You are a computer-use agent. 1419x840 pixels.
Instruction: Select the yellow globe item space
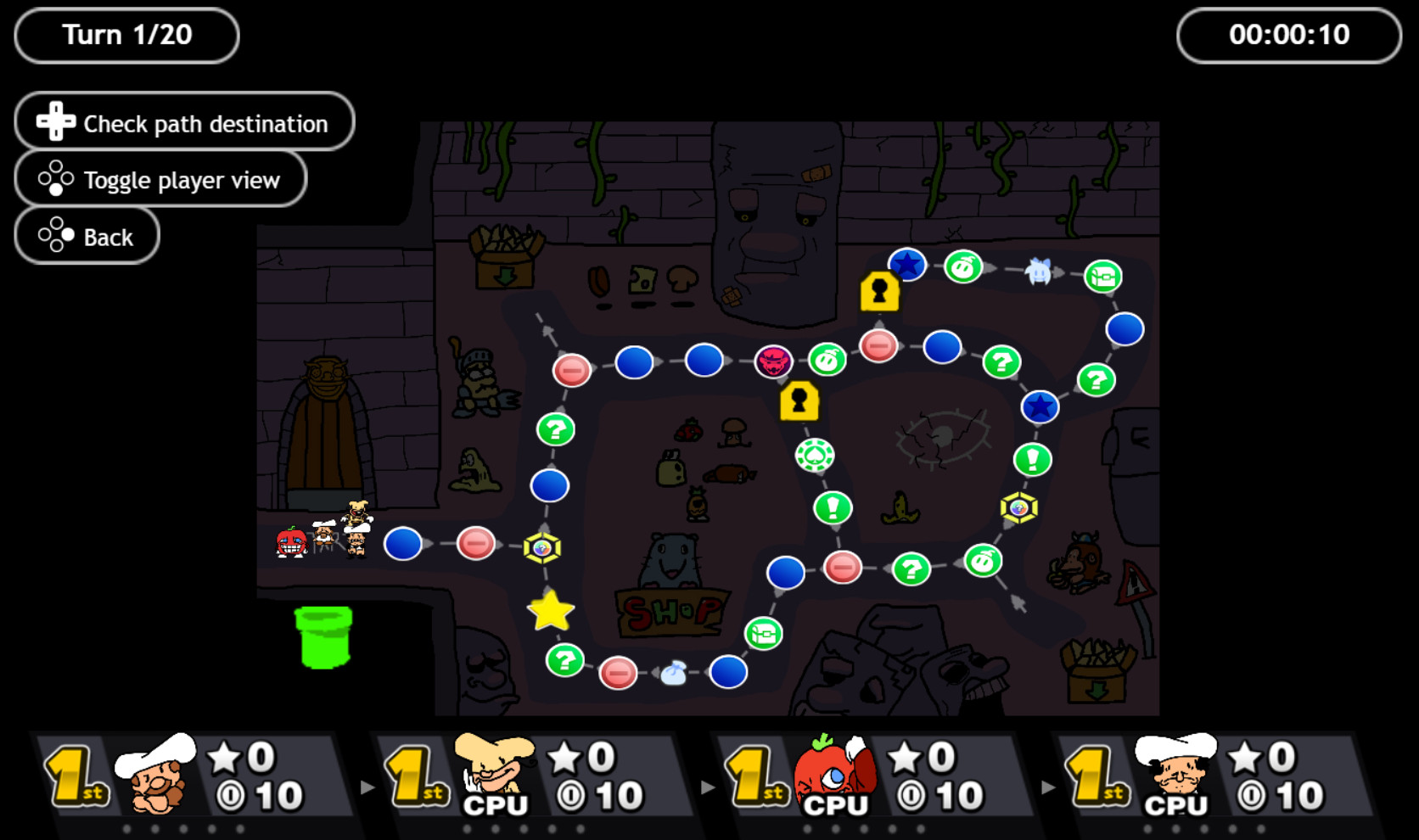pyautogui.click(x=543, y=547)
